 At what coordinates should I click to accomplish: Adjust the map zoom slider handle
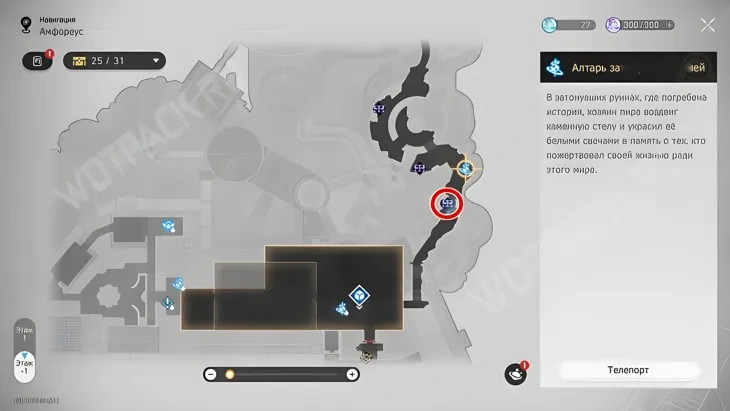(x=229, y=374)
